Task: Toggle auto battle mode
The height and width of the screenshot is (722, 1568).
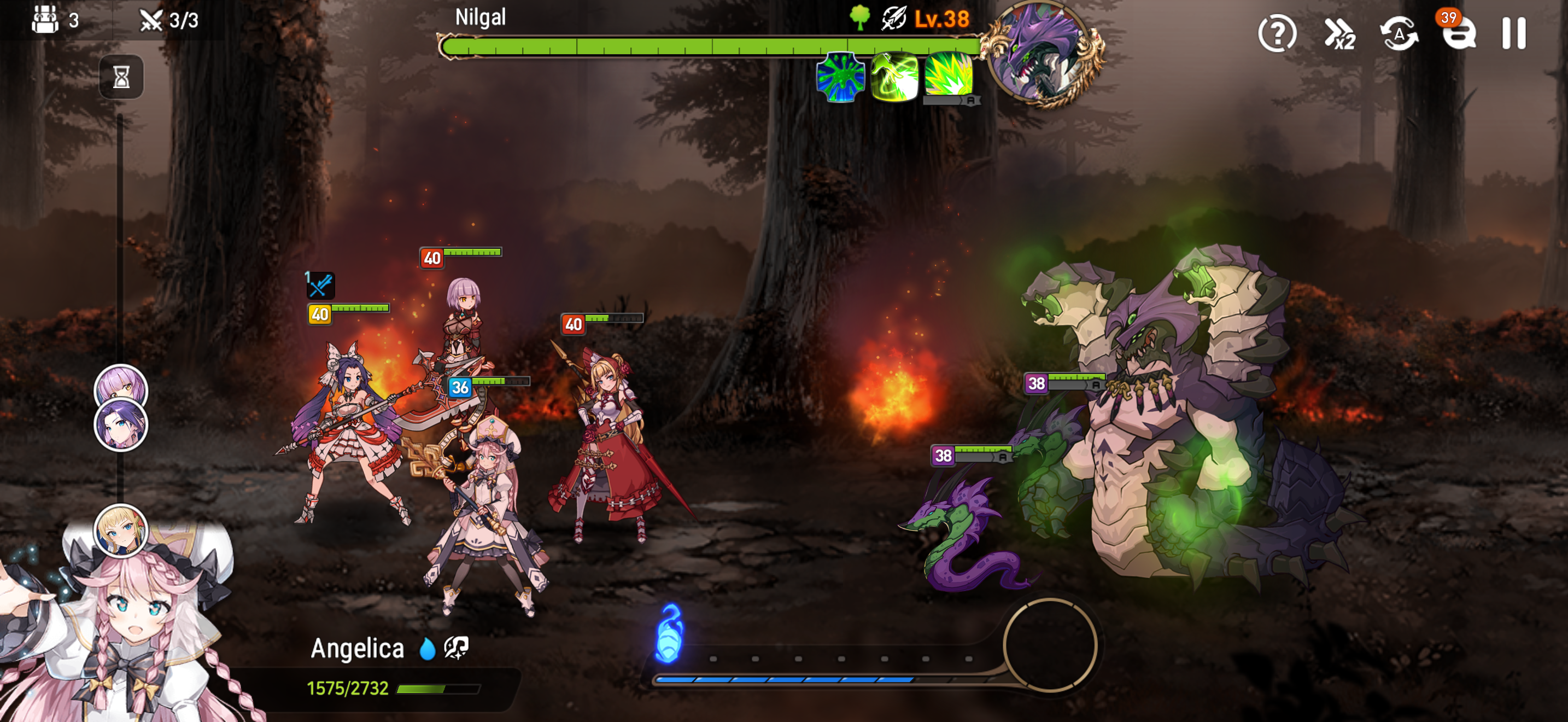Action: coord(1398,33)
